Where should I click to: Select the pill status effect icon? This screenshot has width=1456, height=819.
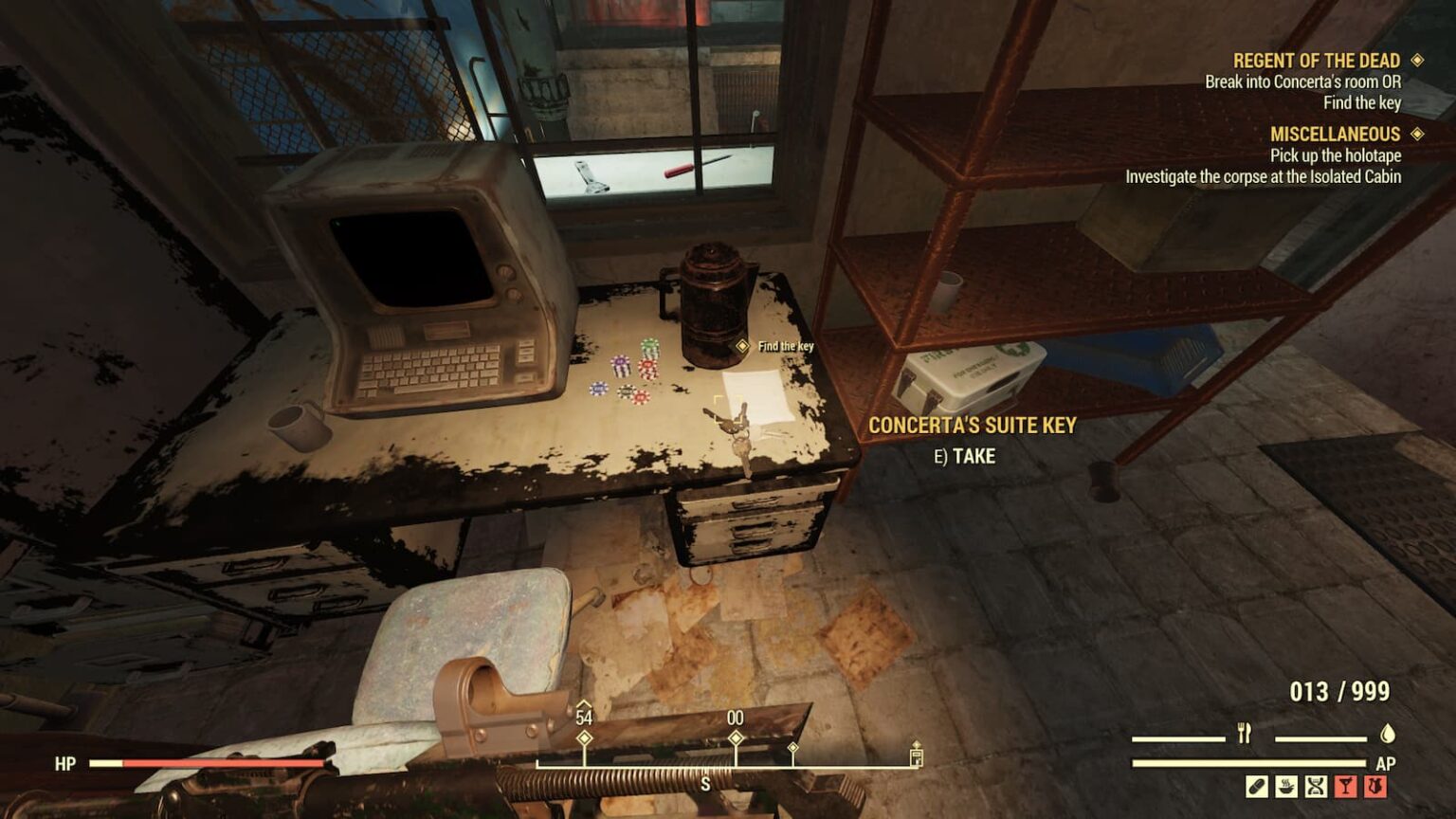[x=1256, y=786]
